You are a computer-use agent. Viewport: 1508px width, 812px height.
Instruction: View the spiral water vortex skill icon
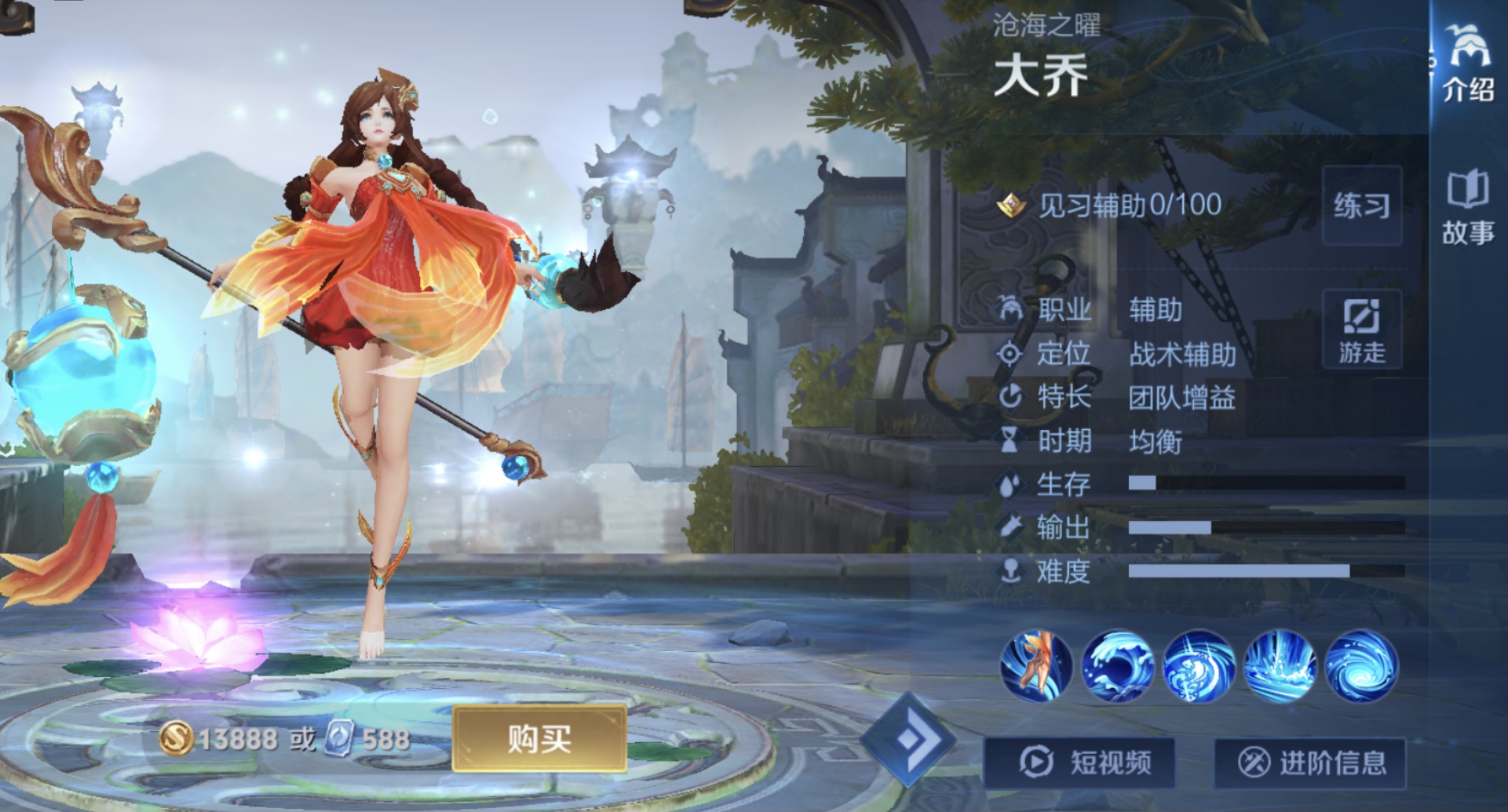[x=1199, y=665]
